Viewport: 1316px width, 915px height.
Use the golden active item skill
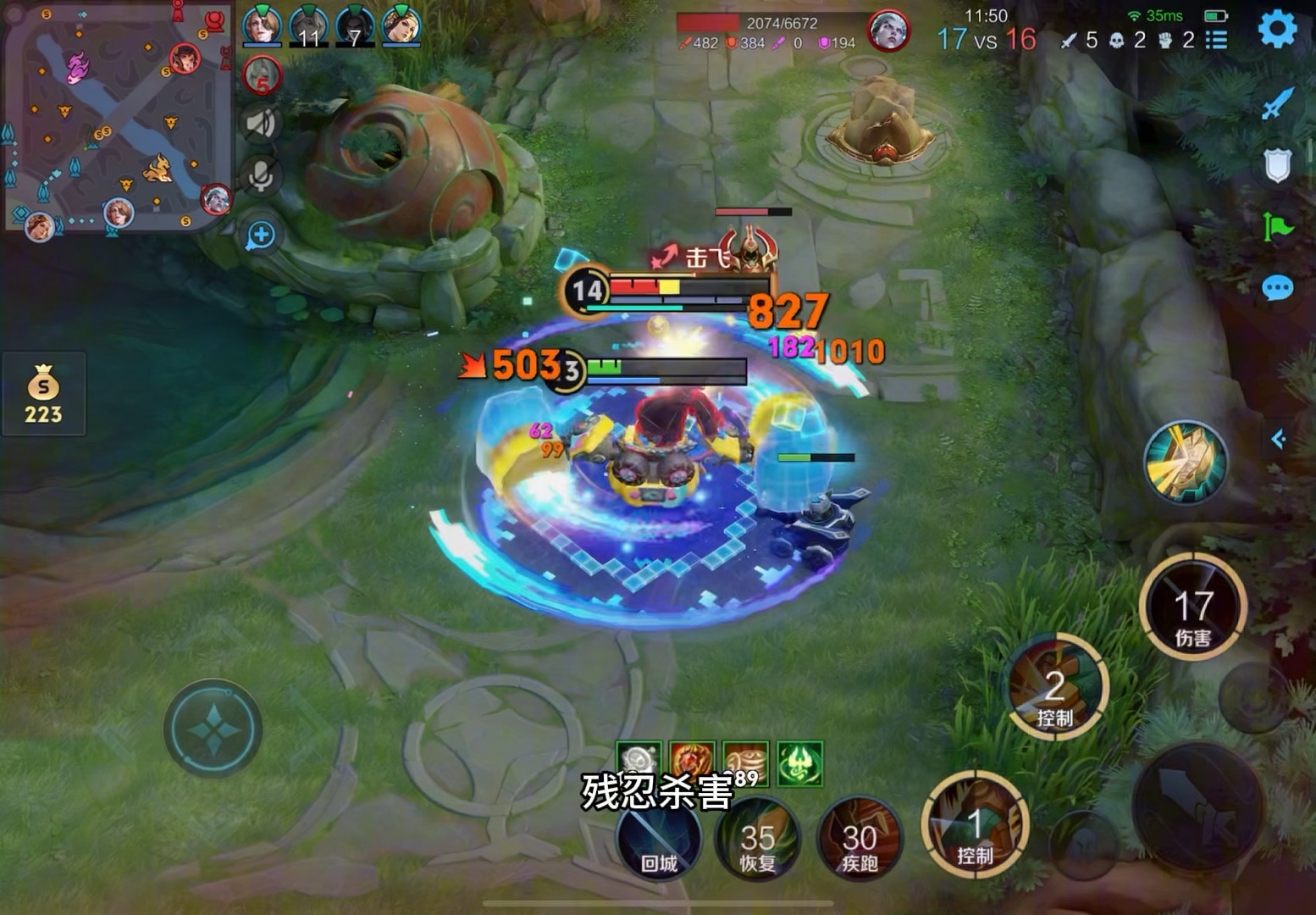pos(1186,462)
